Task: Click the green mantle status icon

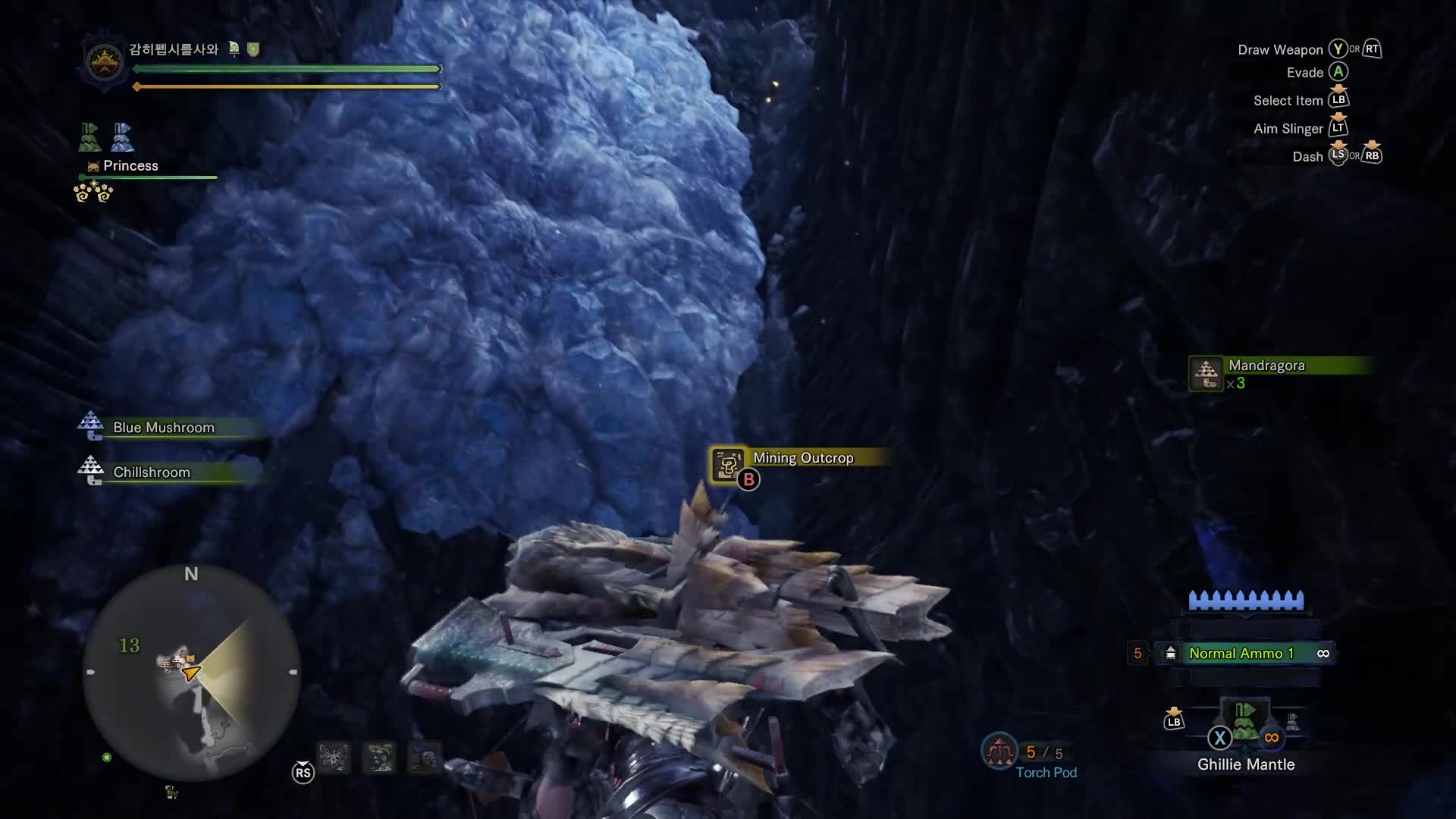Action: [90, 137]
